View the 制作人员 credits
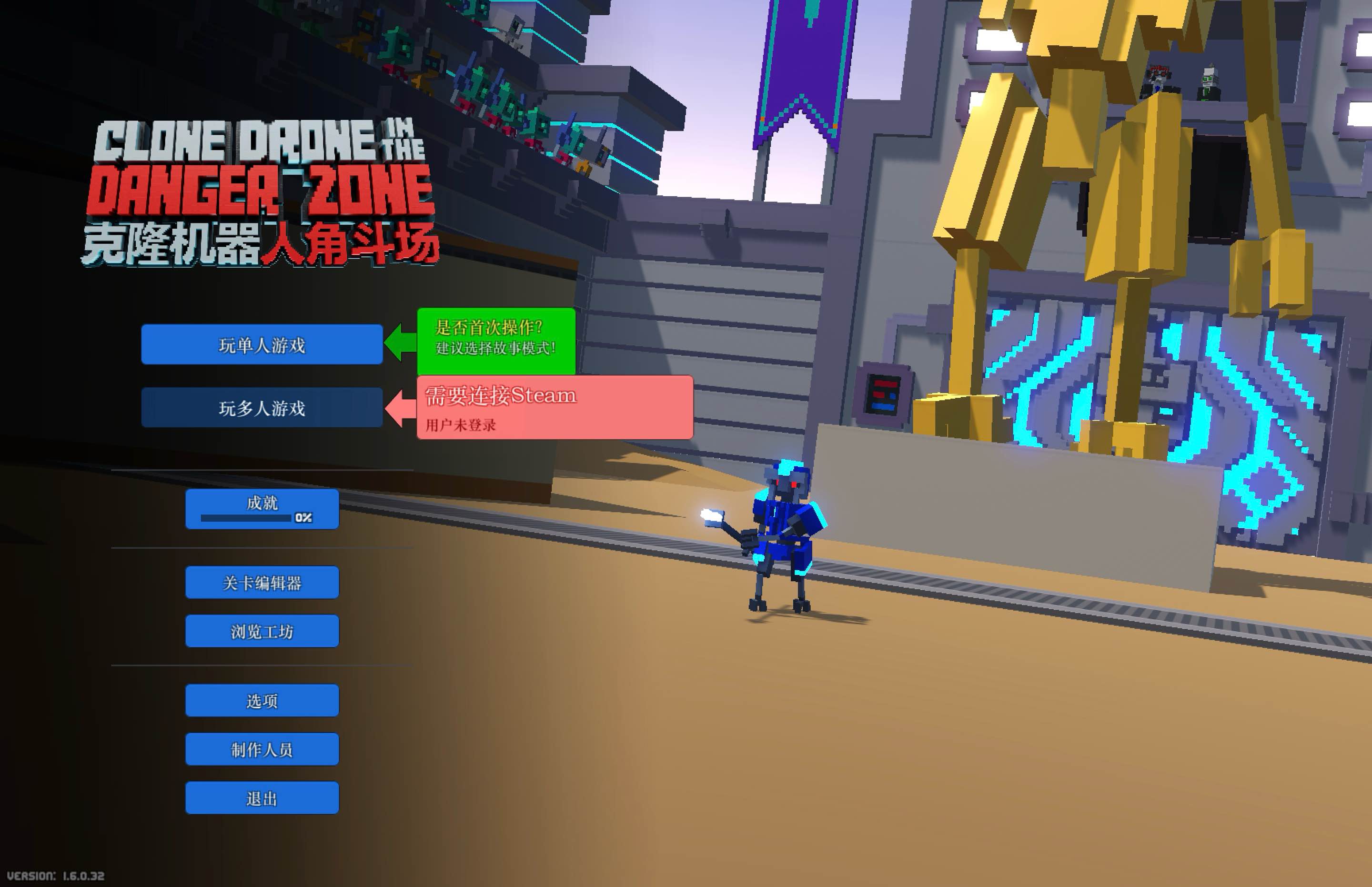Image resolution: width=1372 pixels, height=887 pixels. pos(261,748)
